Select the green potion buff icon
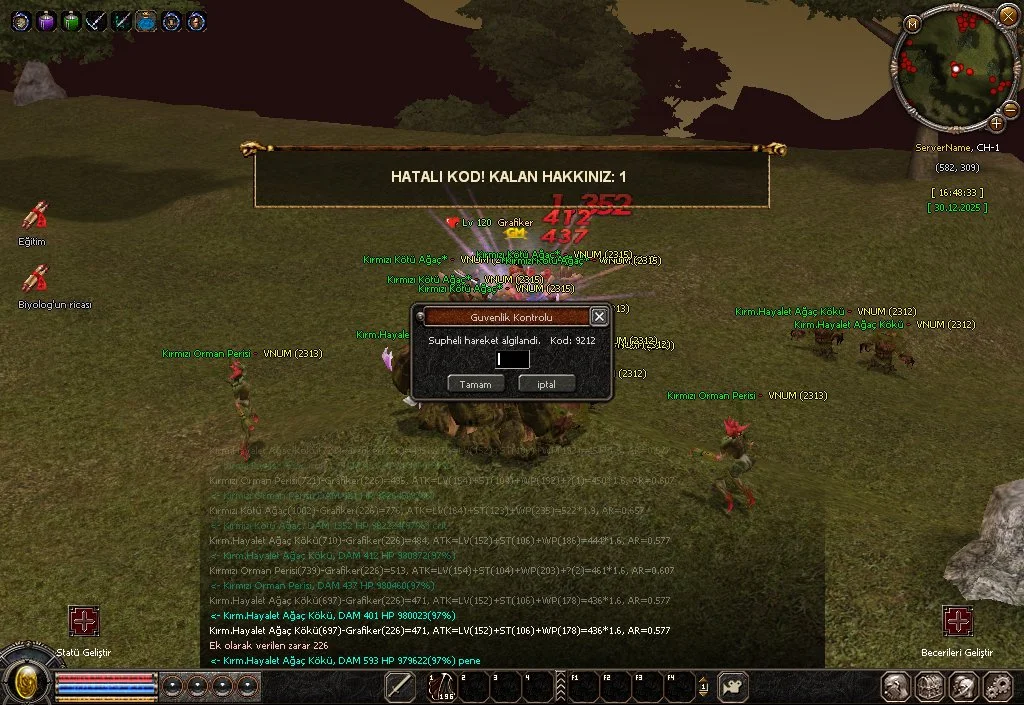 71,20
